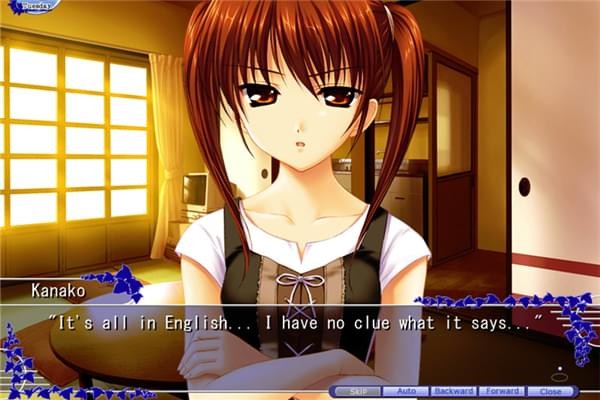Advance Forward to the next line

click(501, 391)
